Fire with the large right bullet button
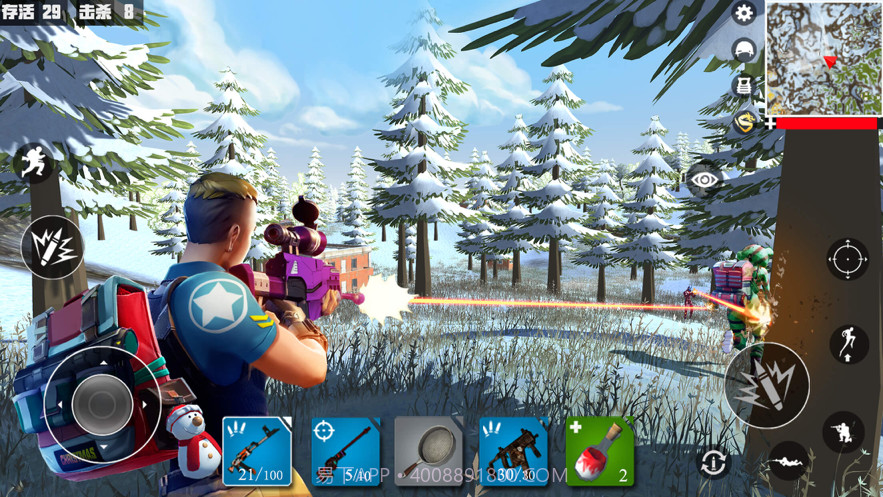 [x=767, y=385]
